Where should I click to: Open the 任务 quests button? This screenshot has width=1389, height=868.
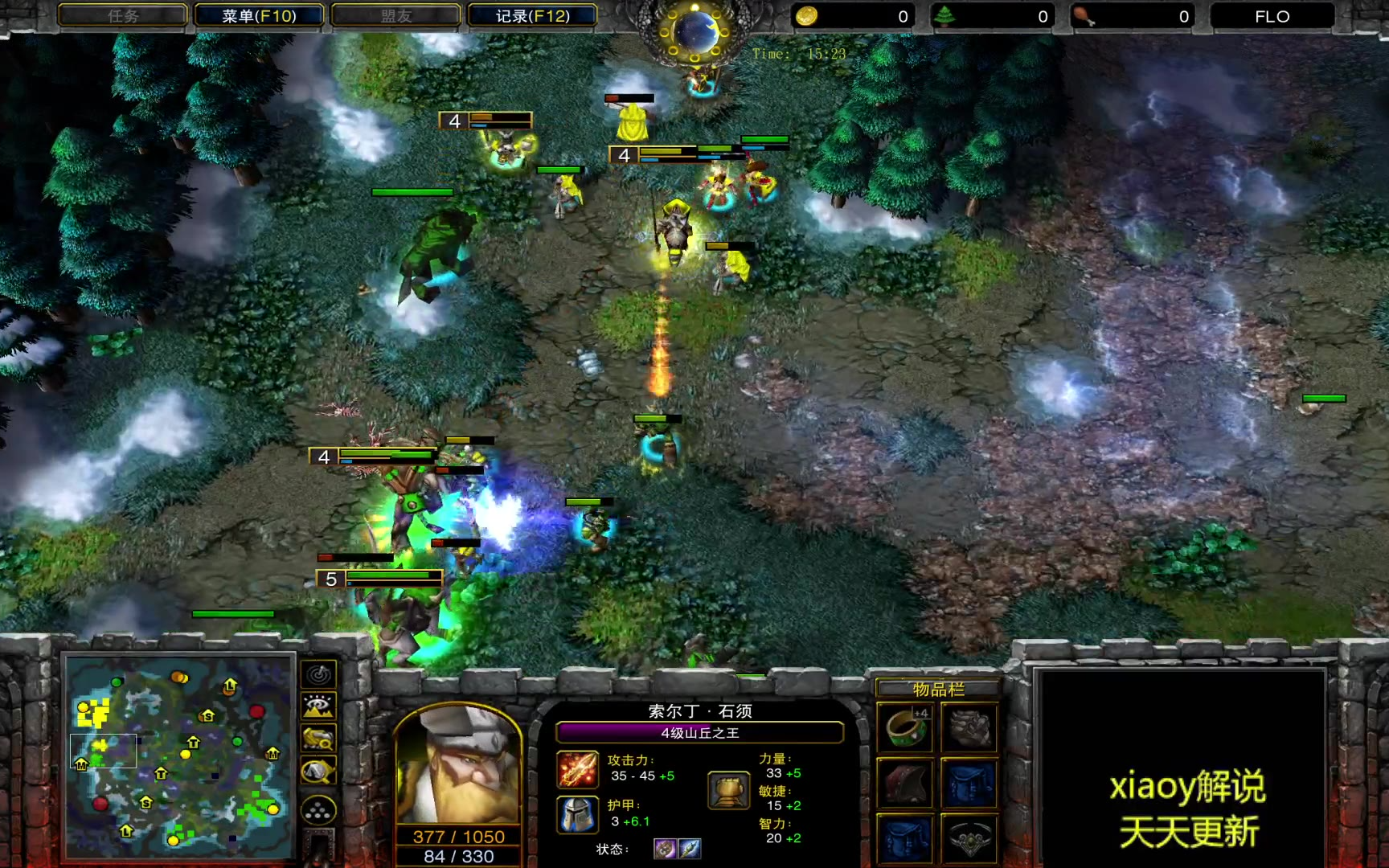click(123, 16)
